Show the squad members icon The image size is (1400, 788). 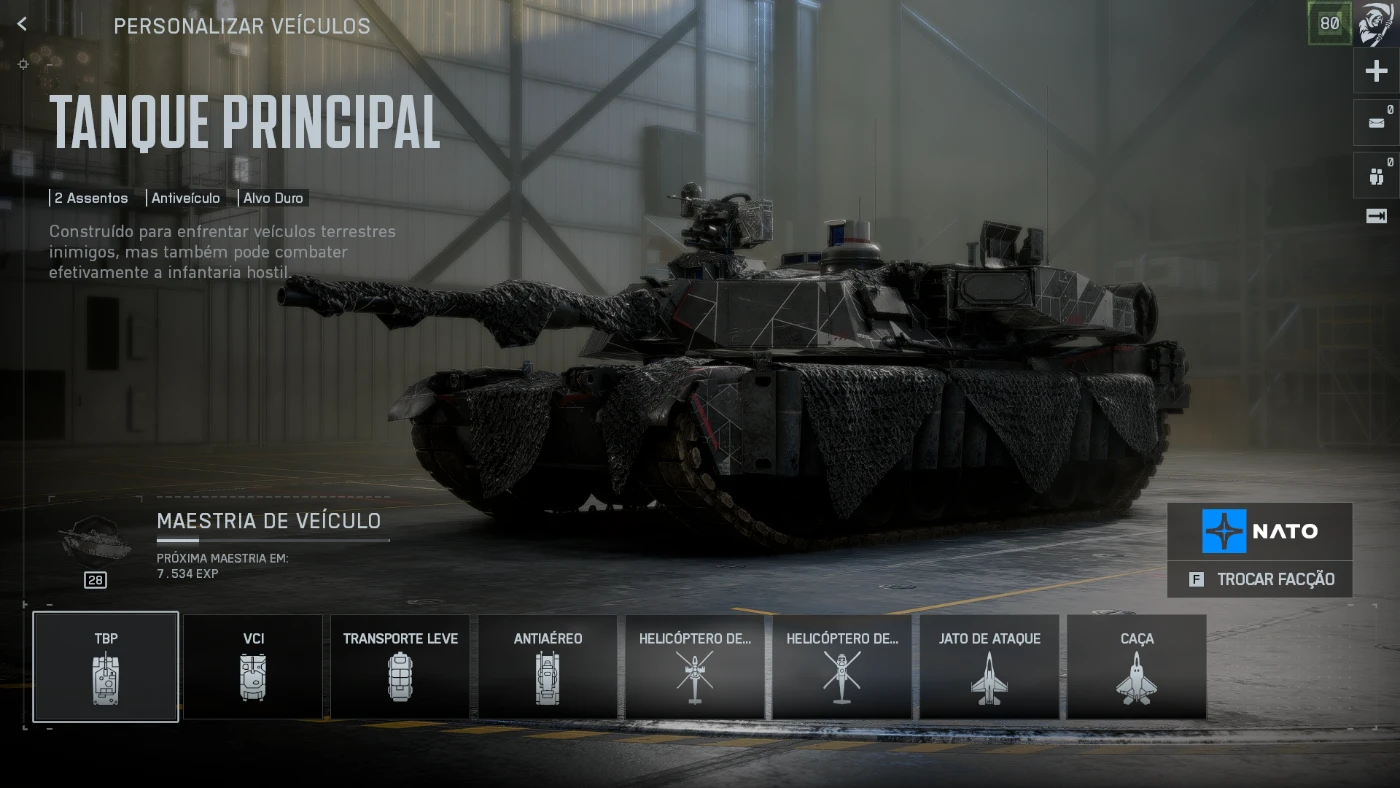[x=1377, y=176]
